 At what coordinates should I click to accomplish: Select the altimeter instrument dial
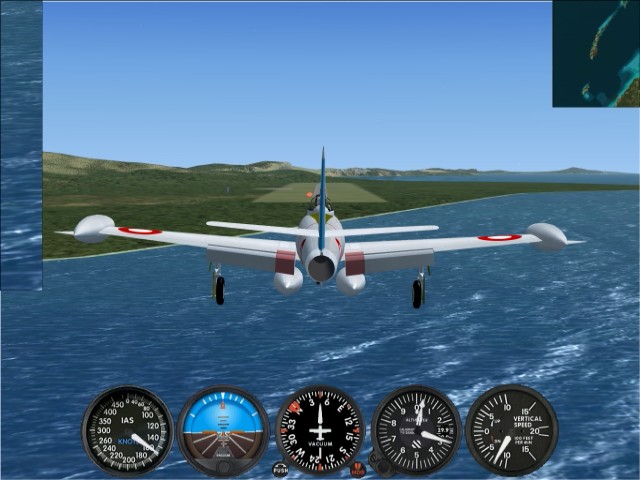pos(416,431)
